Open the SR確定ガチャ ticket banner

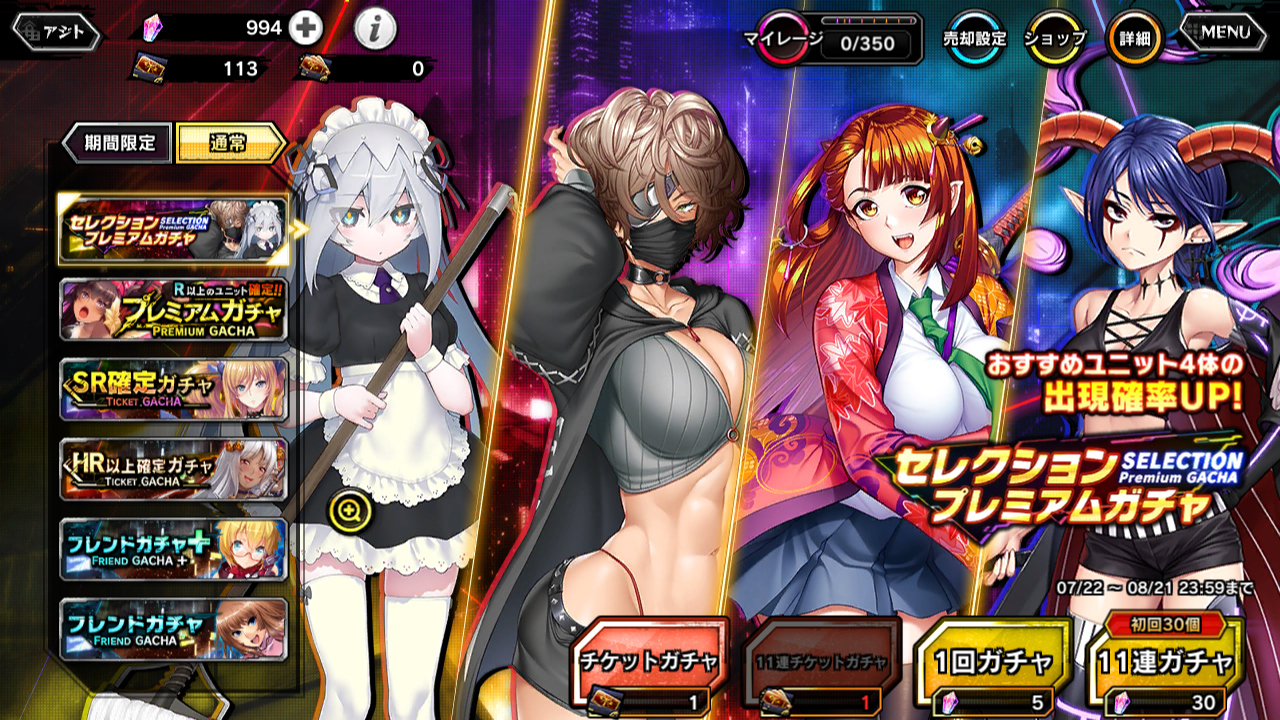tap(173, 388)
